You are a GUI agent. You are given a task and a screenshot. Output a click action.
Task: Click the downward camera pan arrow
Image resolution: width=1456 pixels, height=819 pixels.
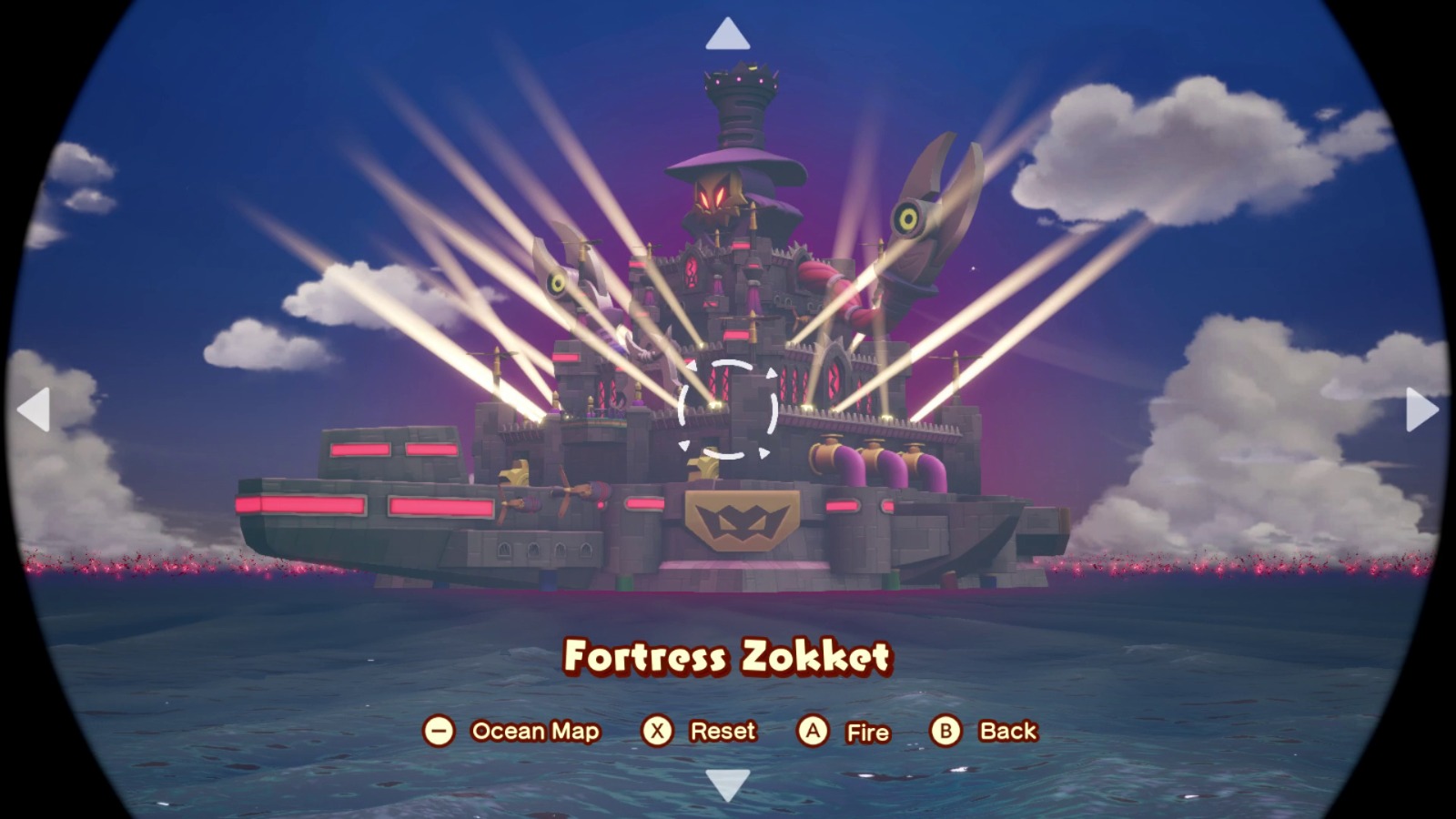[725, 784]
